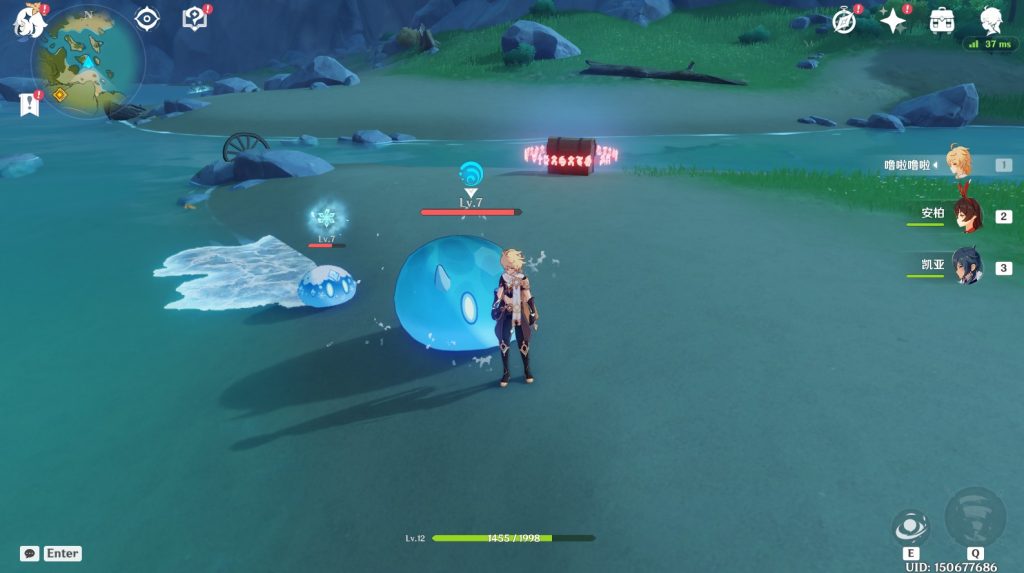
Task: Open the Paimon main menu
Action: tap(26, 21)
